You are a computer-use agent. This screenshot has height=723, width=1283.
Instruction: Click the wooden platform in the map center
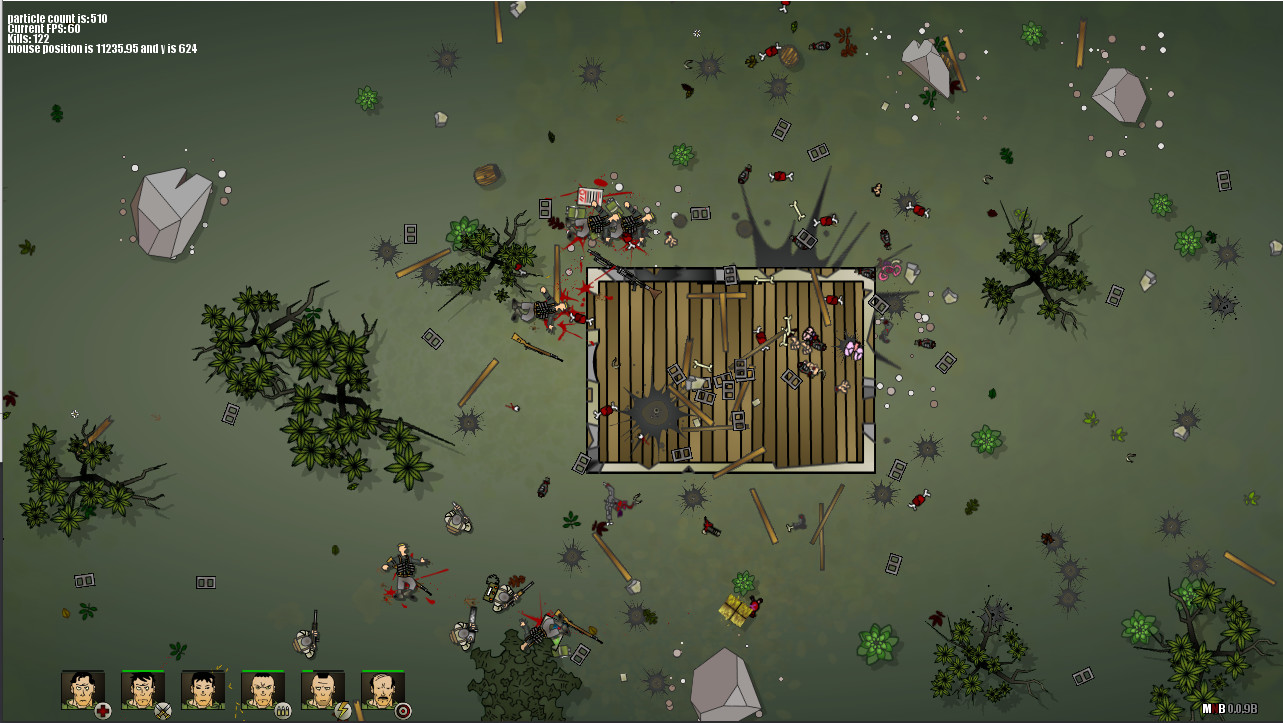(730, 370)
